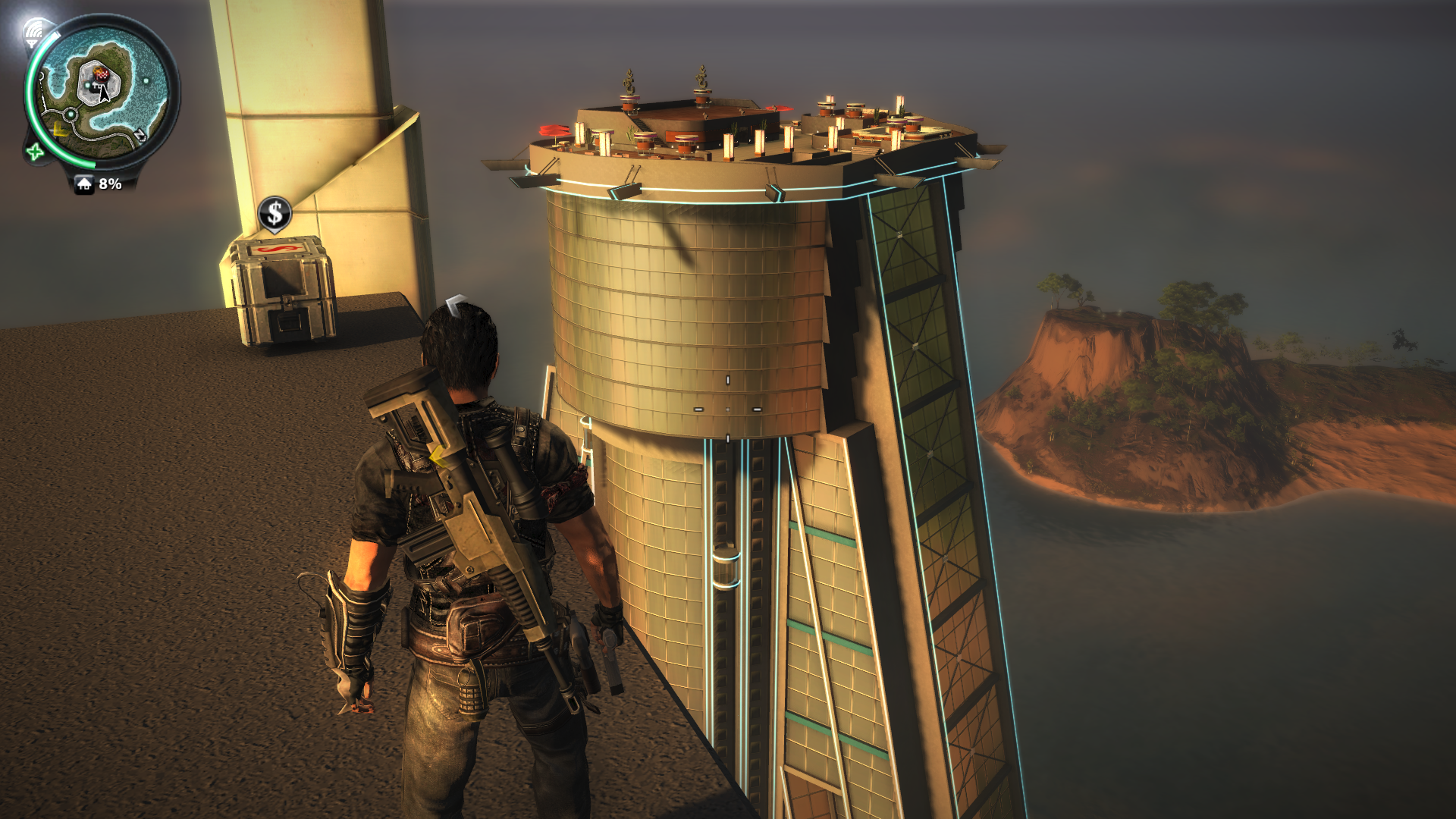Select the red checkered marker on minimap
Screen dimensions: 1456x819
[x=102, y=74]
